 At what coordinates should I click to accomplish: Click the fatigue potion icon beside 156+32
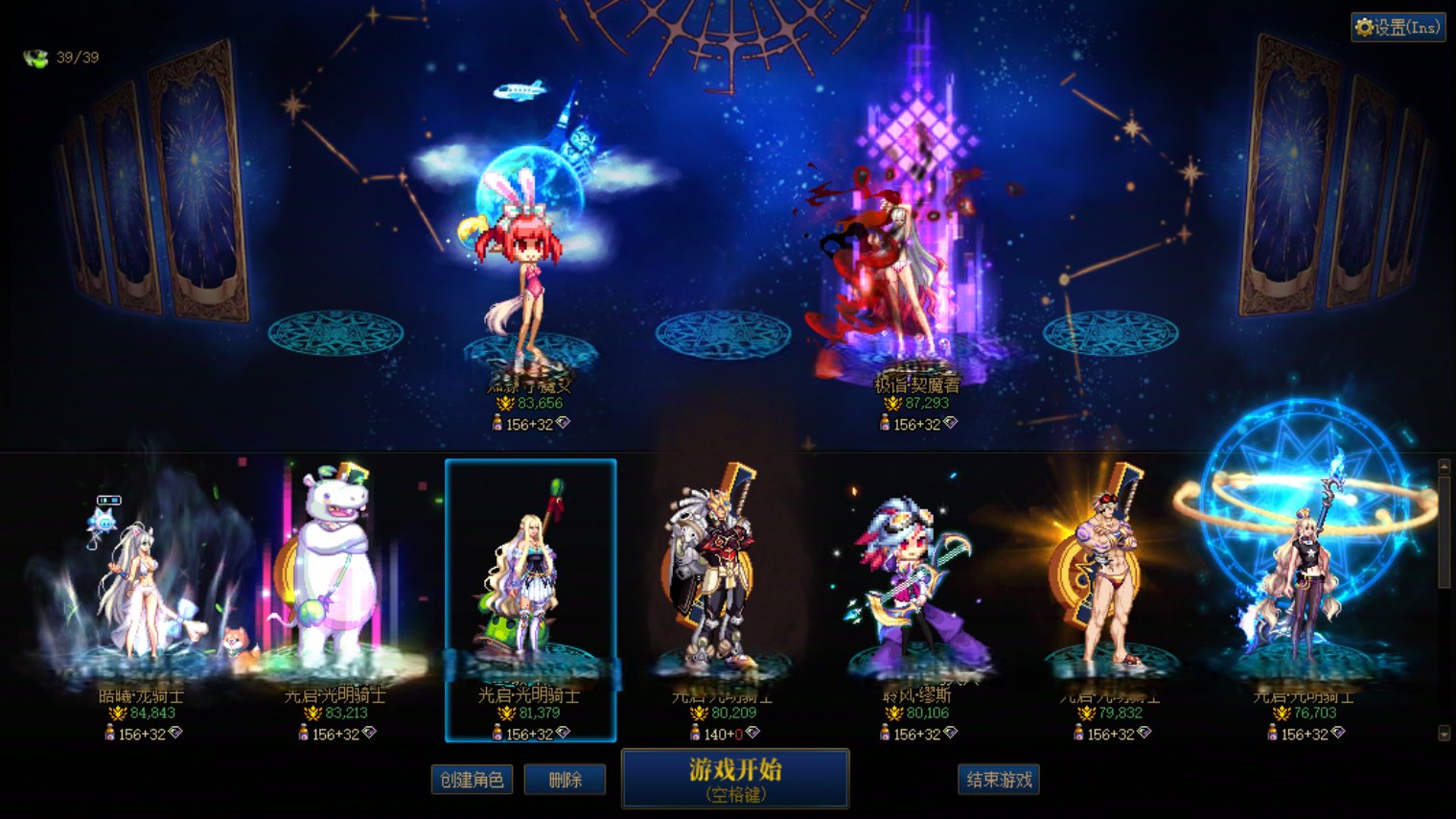(x=497, y=732)
